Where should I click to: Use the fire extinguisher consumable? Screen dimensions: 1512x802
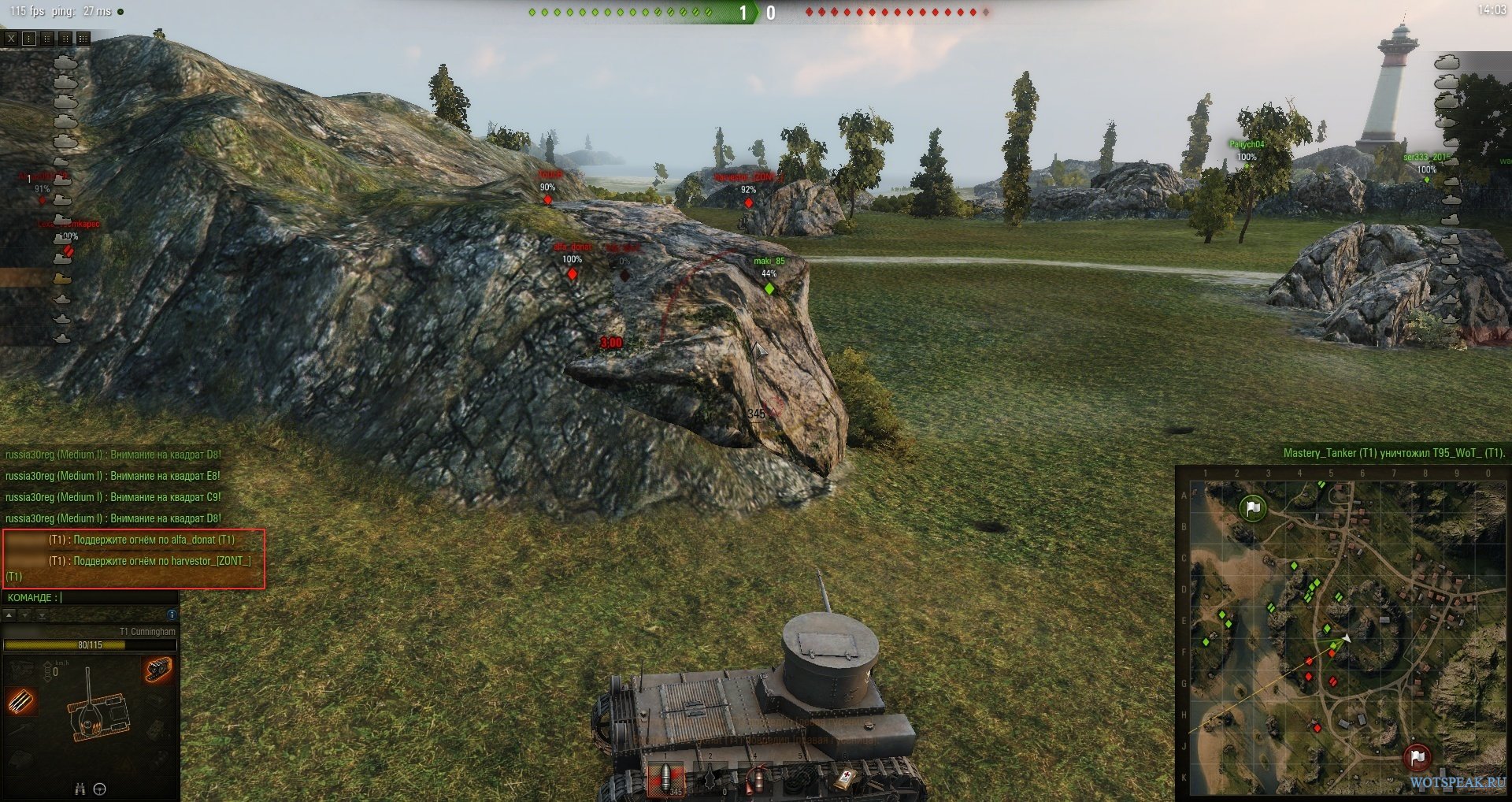click(756, 780)
